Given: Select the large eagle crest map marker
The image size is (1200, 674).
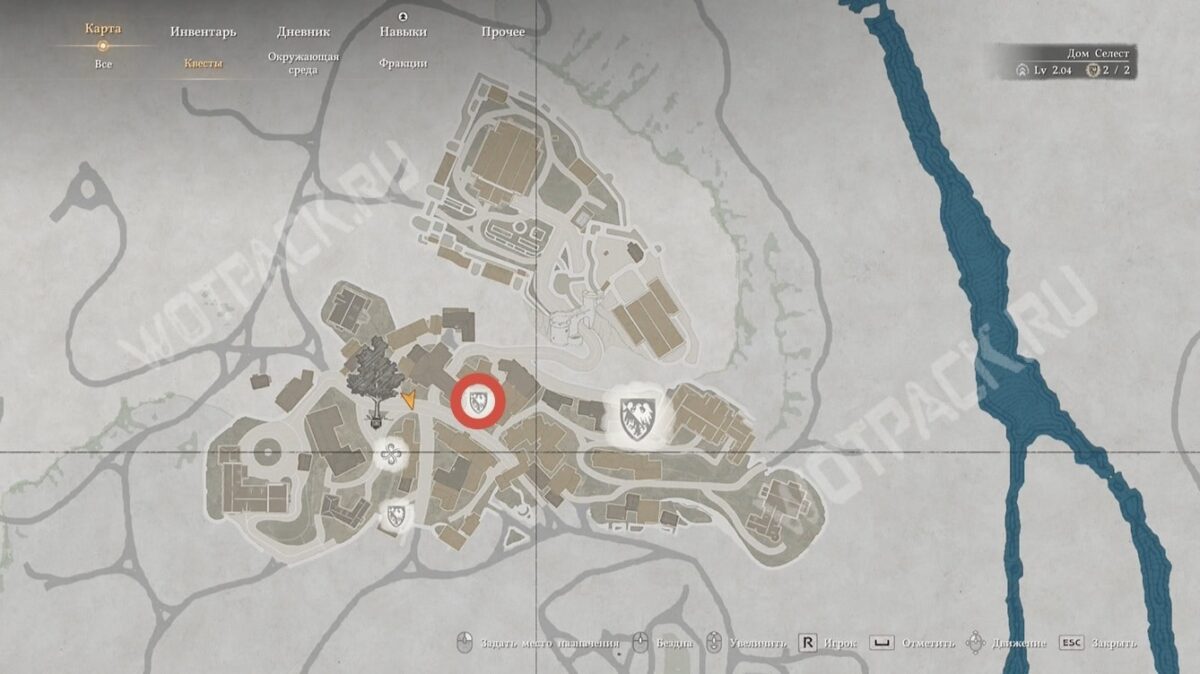Looking at the screenshot, I should pos(634,414).
